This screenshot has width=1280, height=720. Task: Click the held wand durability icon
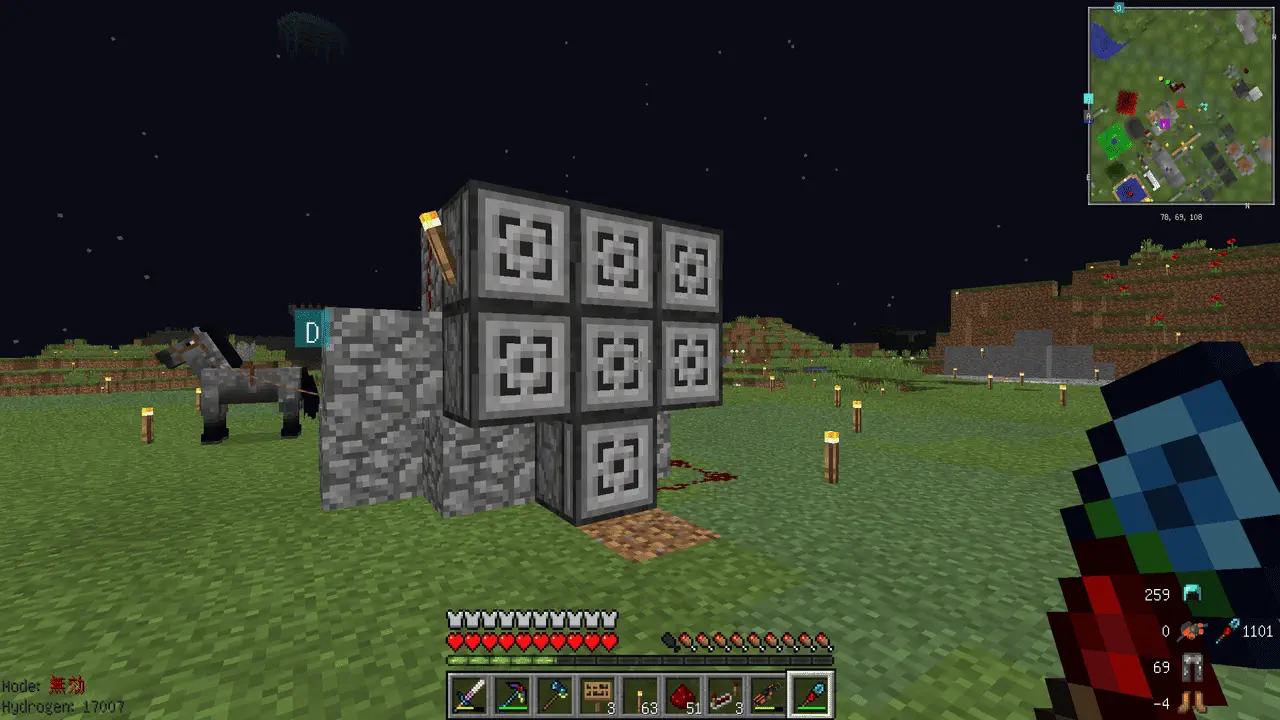(x=1227, y=631)
